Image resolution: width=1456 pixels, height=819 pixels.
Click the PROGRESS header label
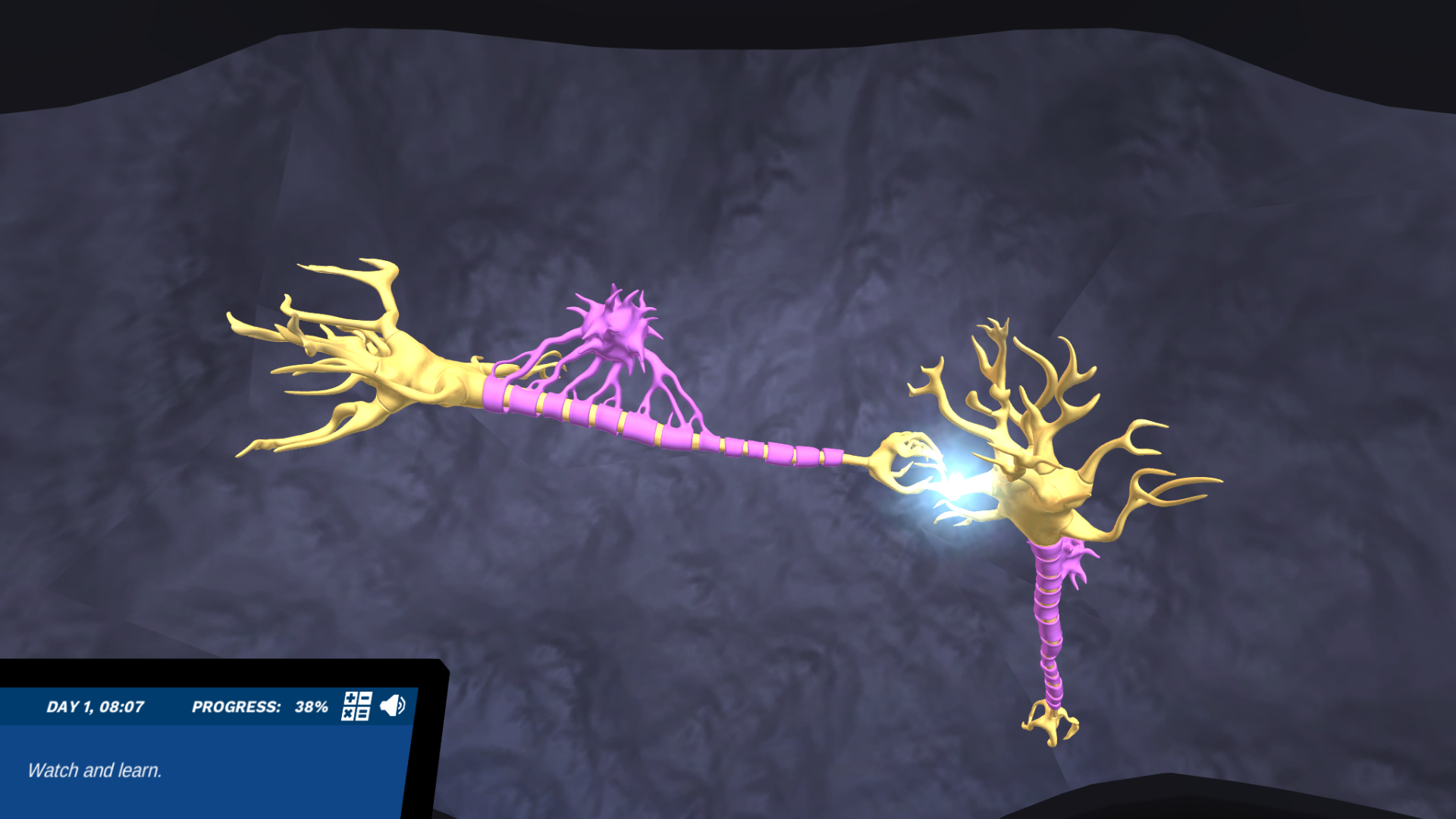tap(237, 706)
